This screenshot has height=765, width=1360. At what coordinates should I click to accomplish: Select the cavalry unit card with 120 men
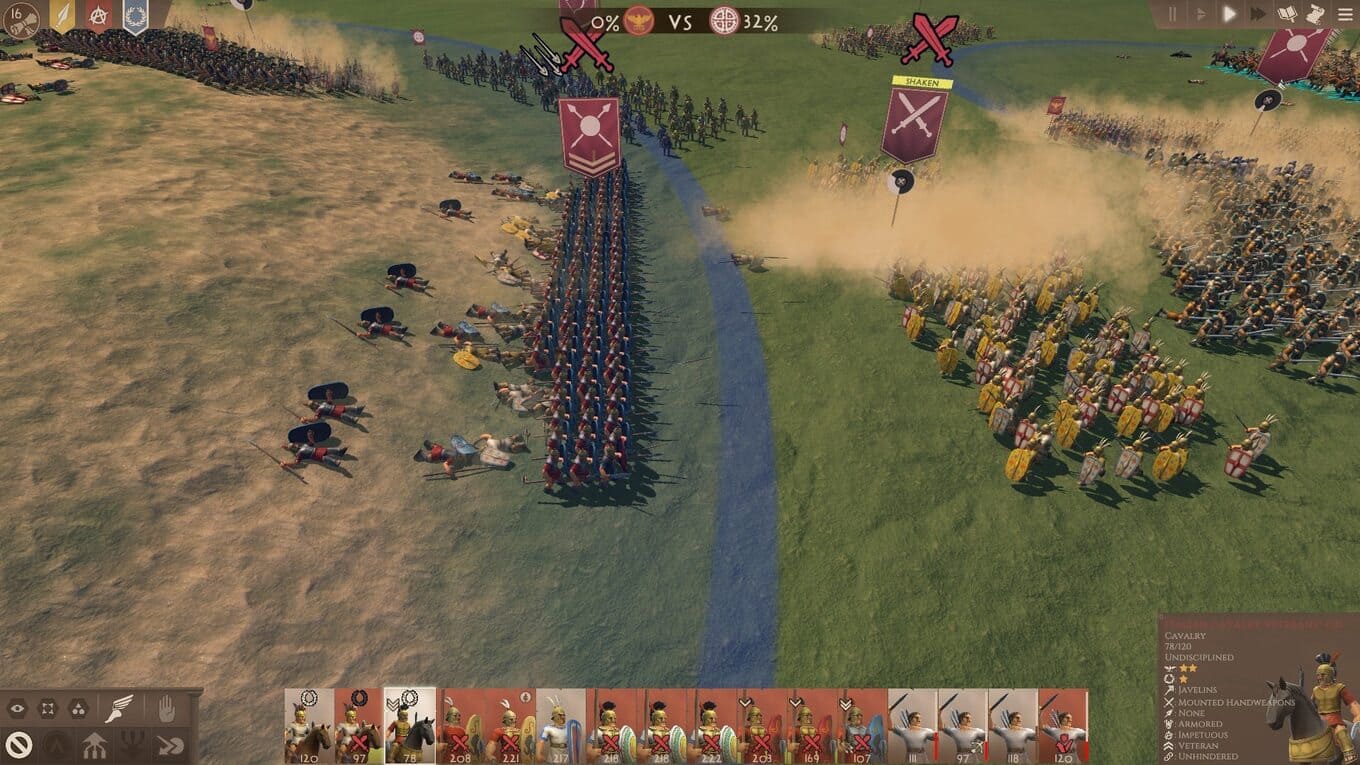coord(309,725)
